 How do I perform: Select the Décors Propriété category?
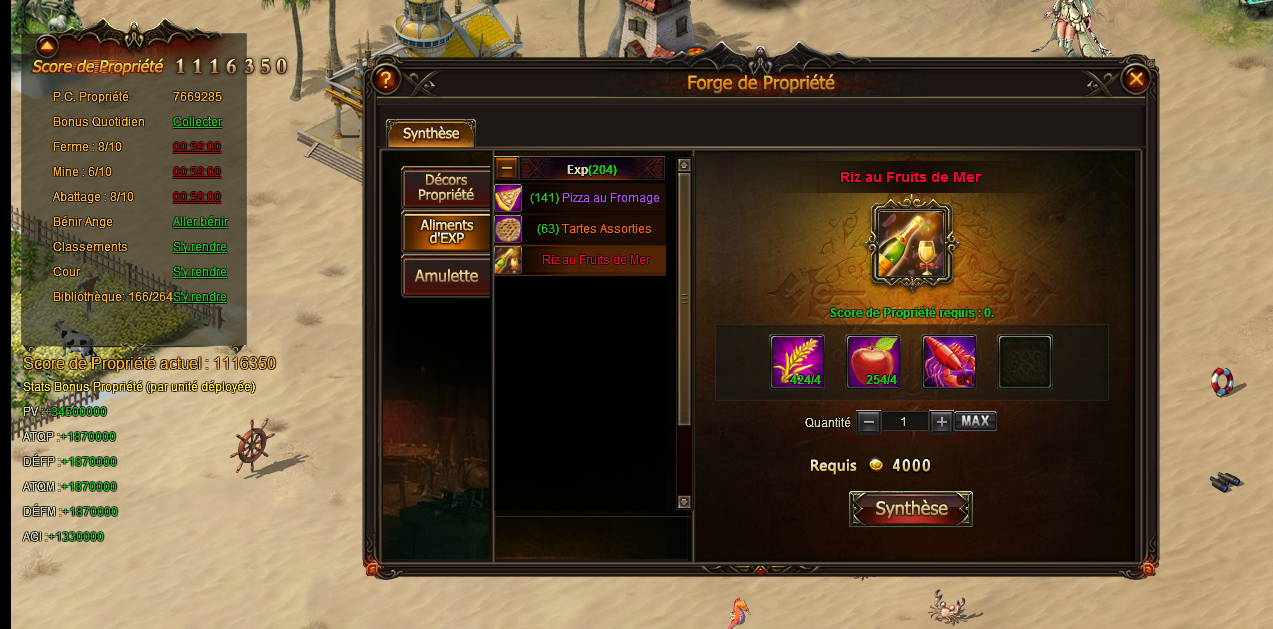tap(446, 187)
